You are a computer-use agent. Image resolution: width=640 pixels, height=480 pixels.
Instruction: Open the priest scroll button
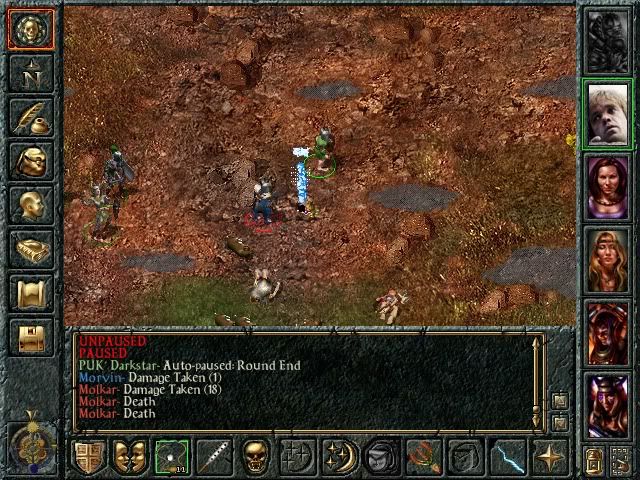pyautogui.click(x=31, y=293)
